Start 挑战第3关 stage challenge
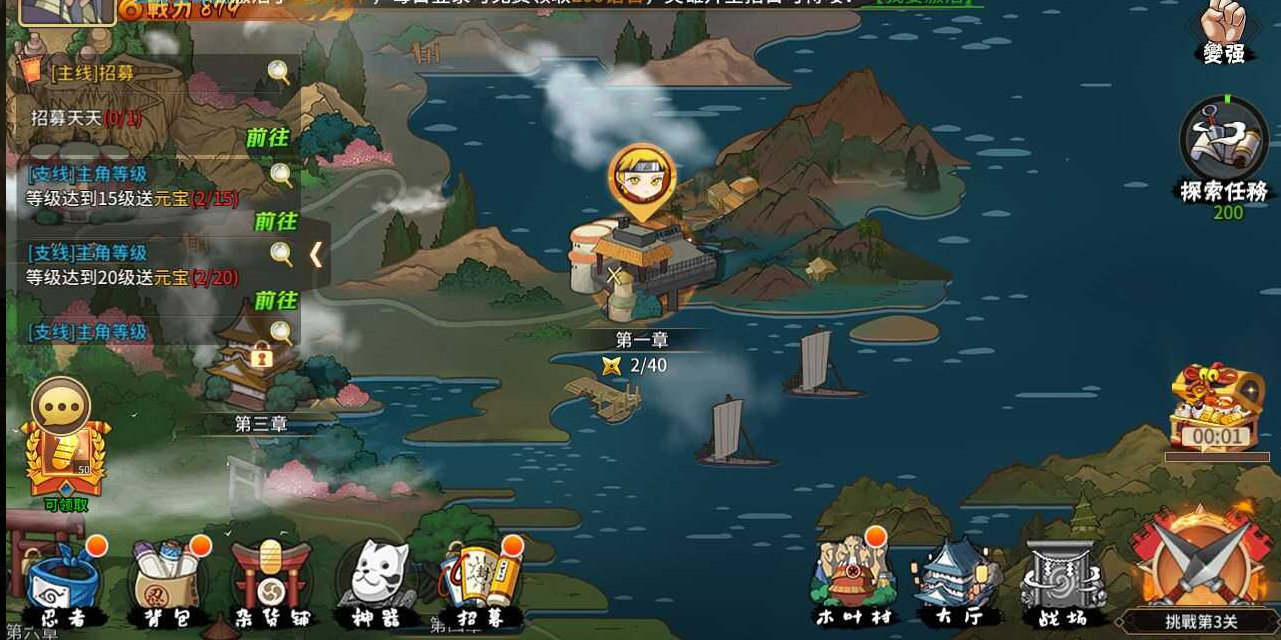Screen dimensions: 1281x640 (x=1201, y=570)
